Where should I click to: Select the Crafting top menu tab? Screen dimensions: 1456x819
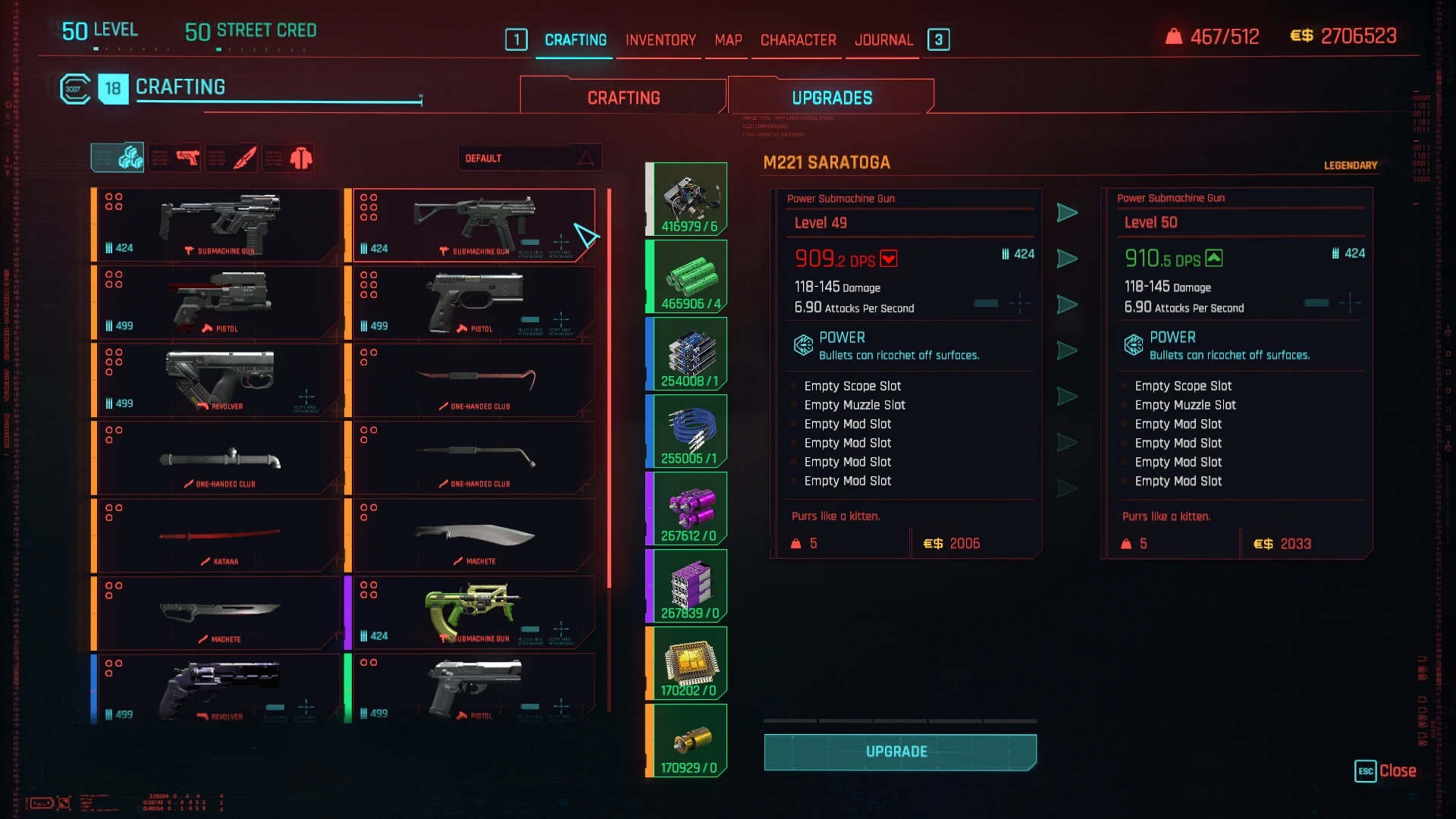click(576, 39)
